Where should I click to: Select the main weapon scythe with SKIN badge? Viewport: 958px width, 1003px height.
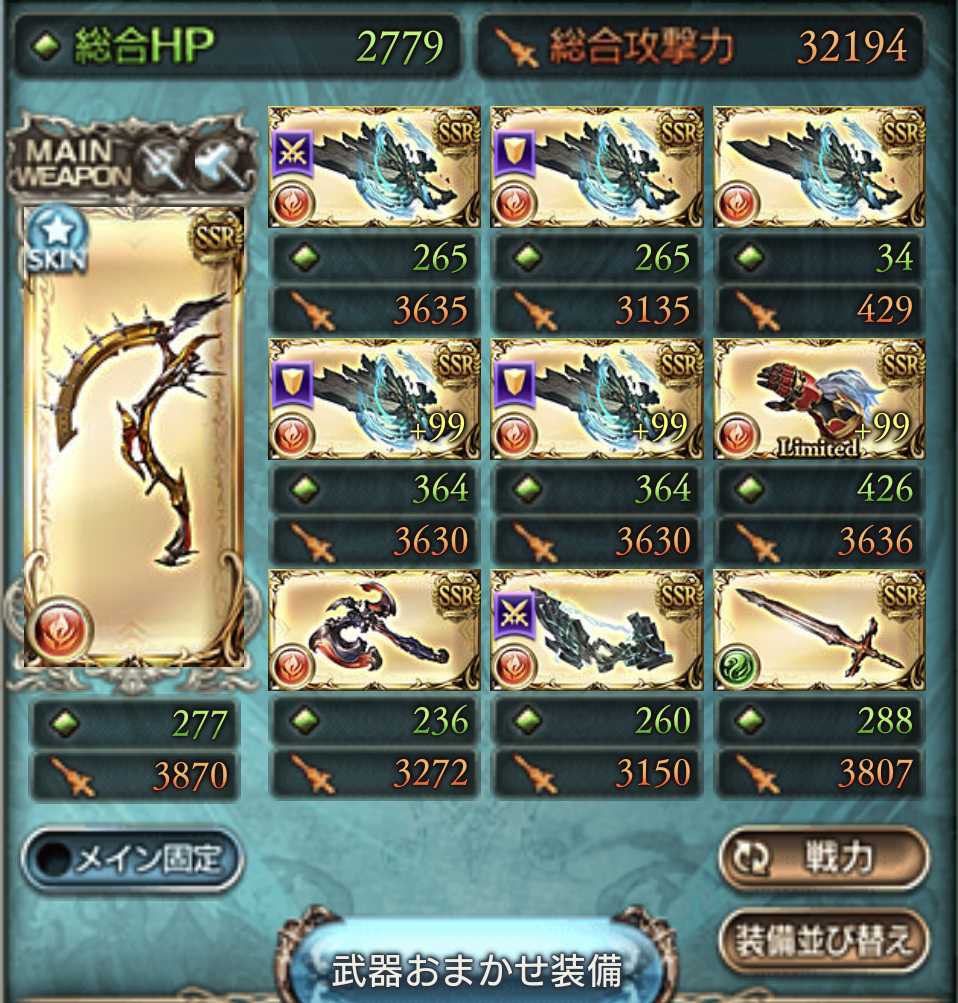pos(133,435)
